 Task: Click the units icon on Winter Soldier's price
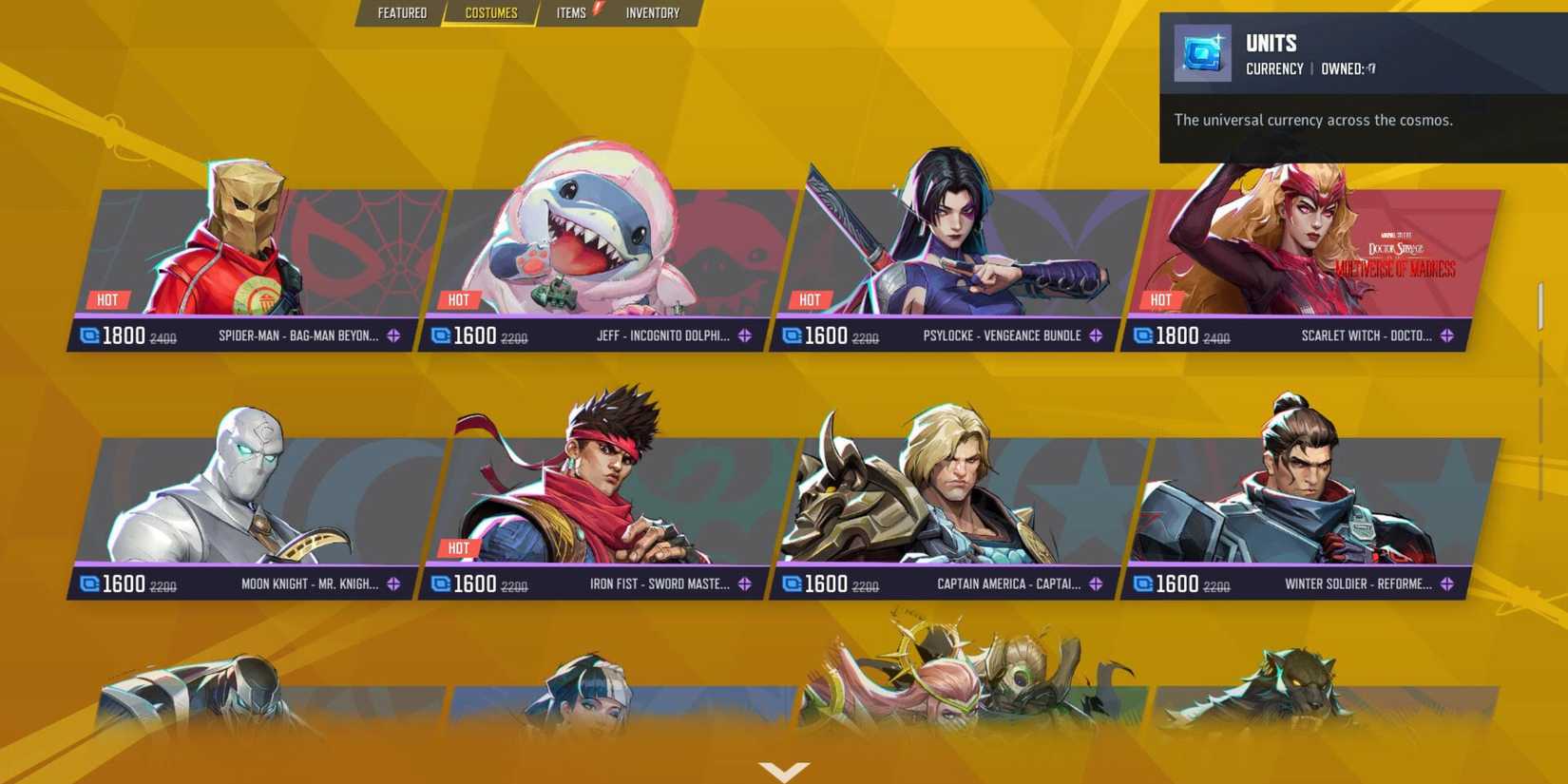pos(1140,584)
